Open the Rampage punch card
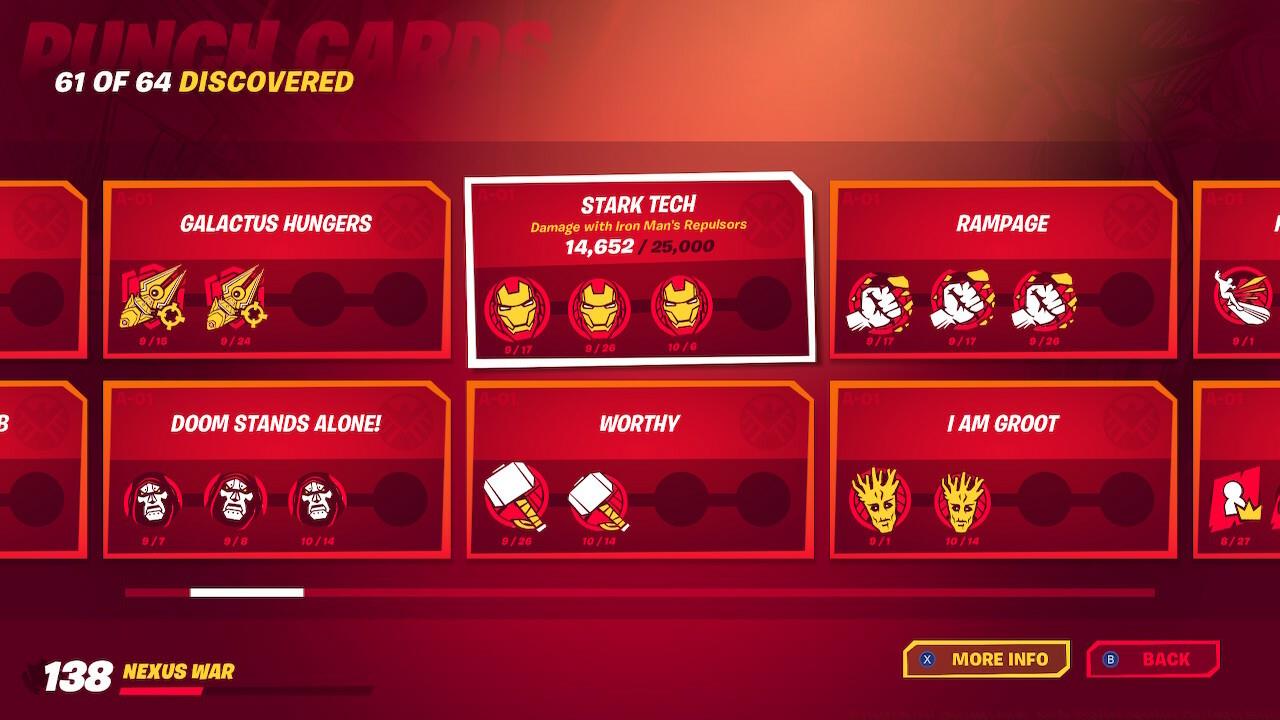 pos(1000,268)
